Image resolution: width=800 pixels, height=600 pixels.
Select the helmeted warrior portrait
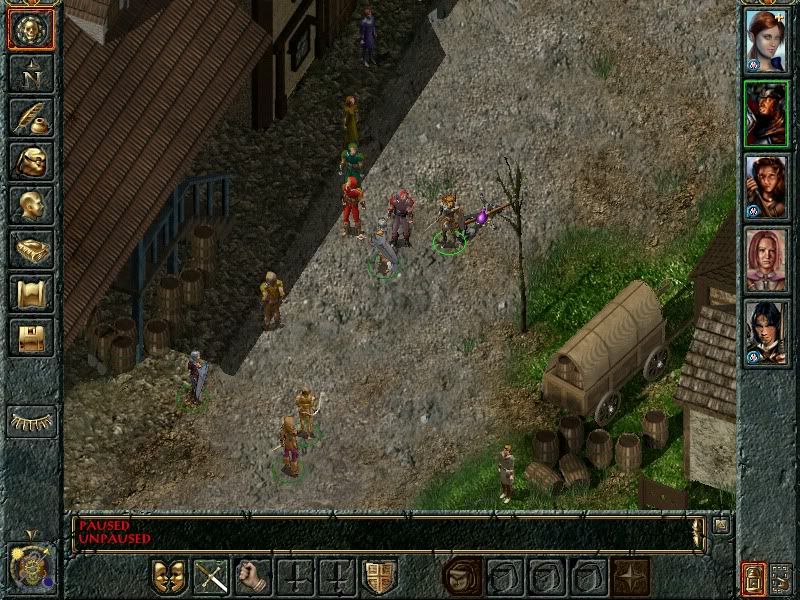pos(767,113)
